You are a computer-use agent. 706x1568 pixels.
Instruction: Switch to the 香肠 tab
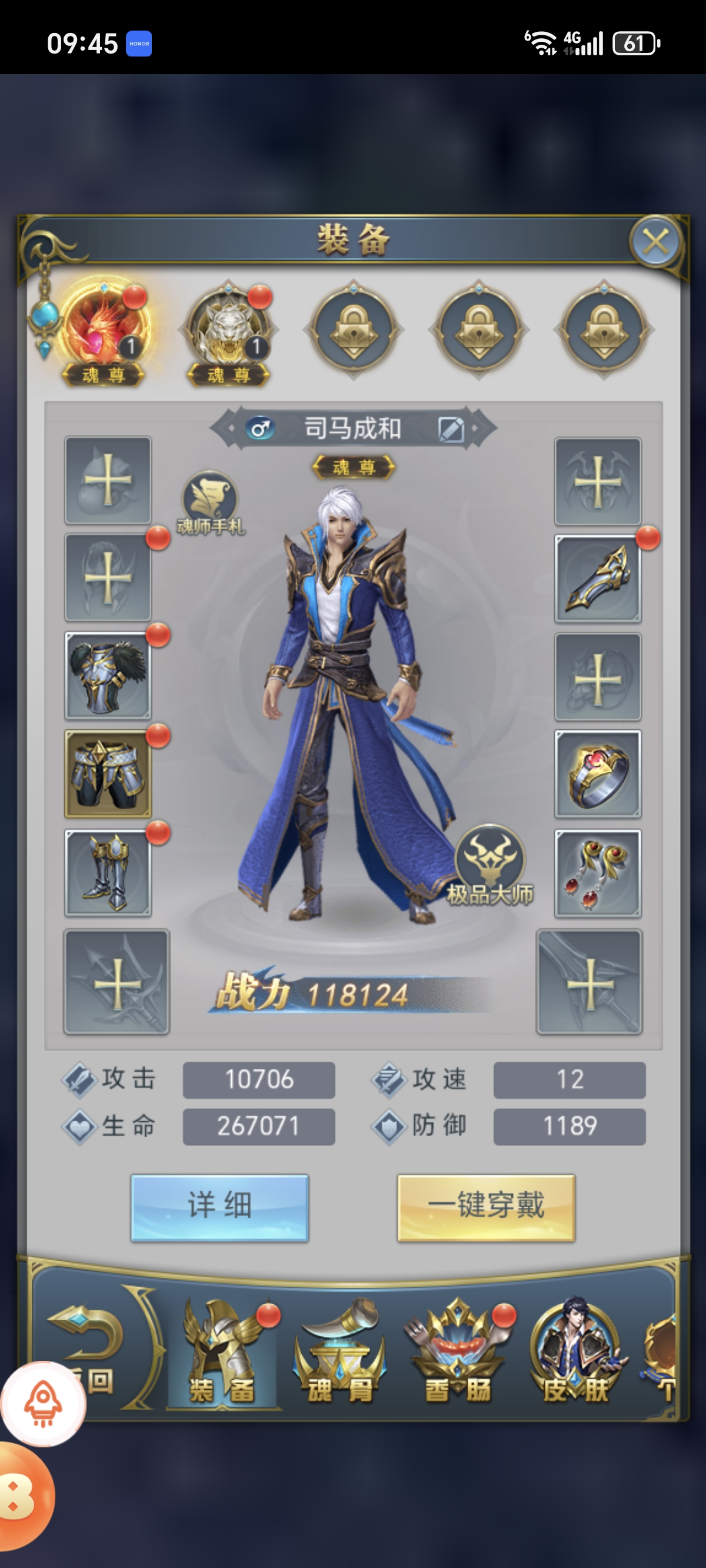click(x=458, y=1354)
